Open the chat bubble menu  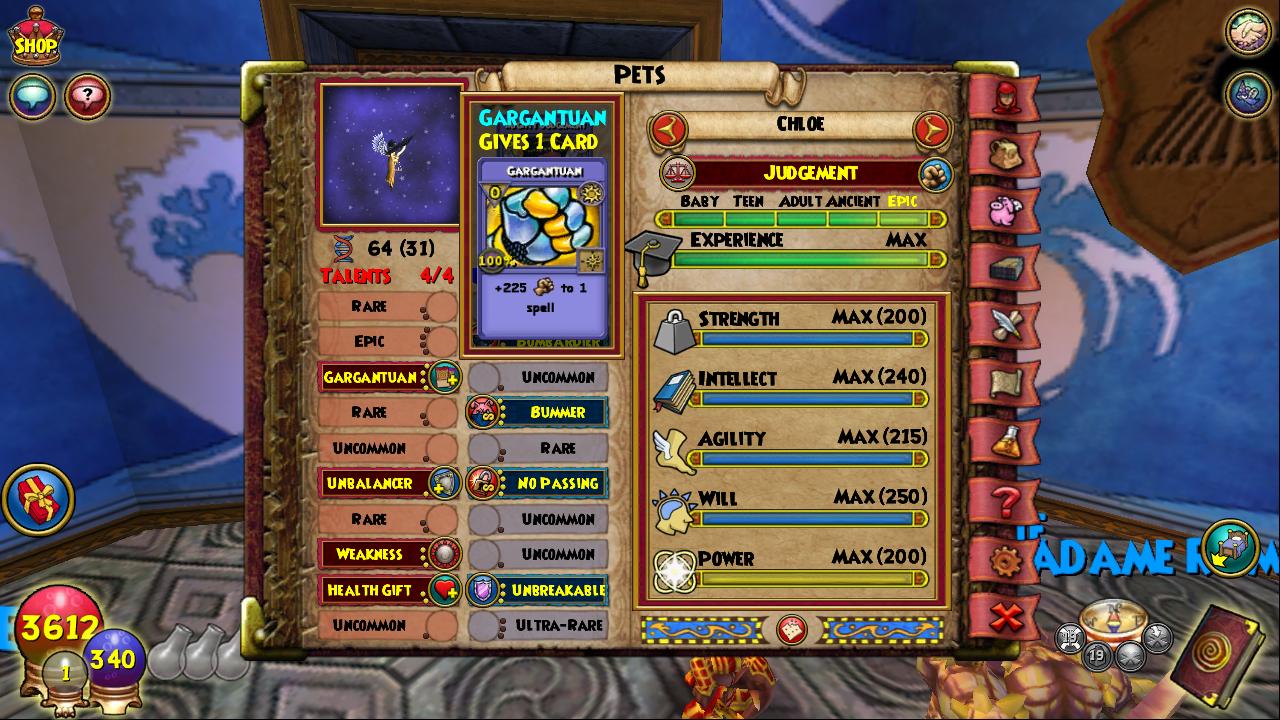(x=32, y=97)
